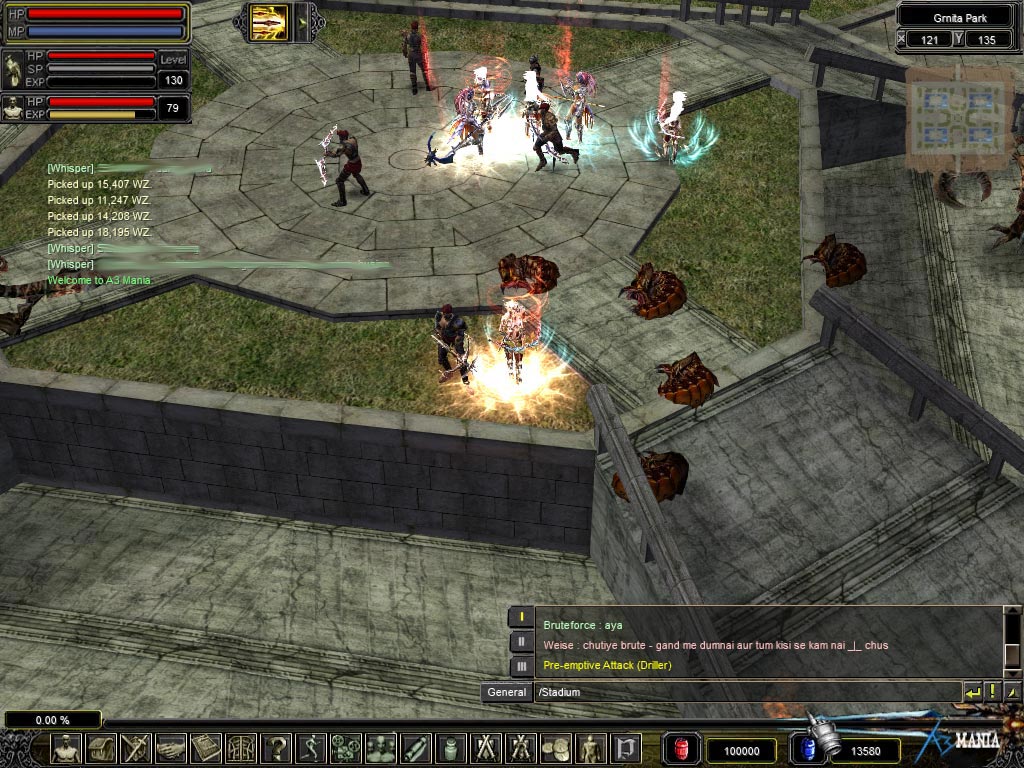Screen dimensions: 1024x768
Task: Open the party members icon with three heads
Action: click(381, 748)
